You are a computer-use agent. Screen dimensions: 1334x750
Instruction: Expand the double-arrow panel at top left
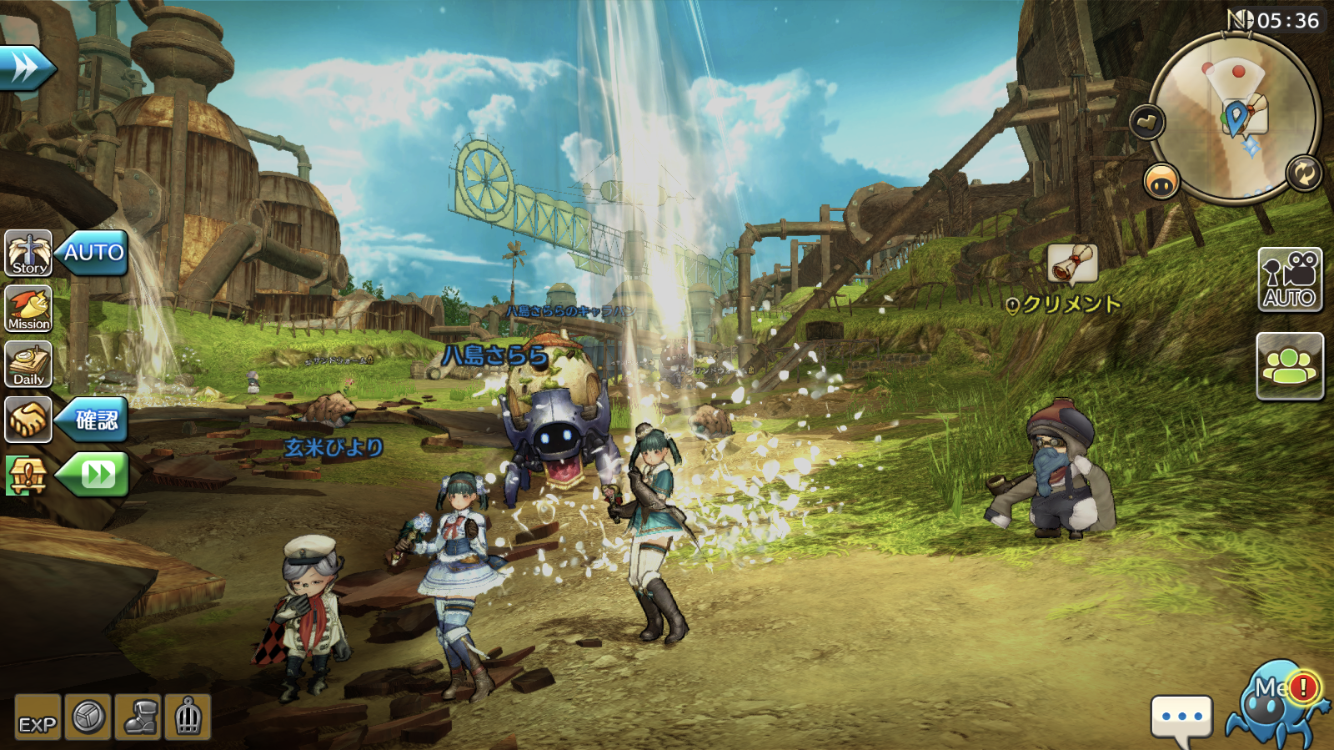tap(27, 68)
